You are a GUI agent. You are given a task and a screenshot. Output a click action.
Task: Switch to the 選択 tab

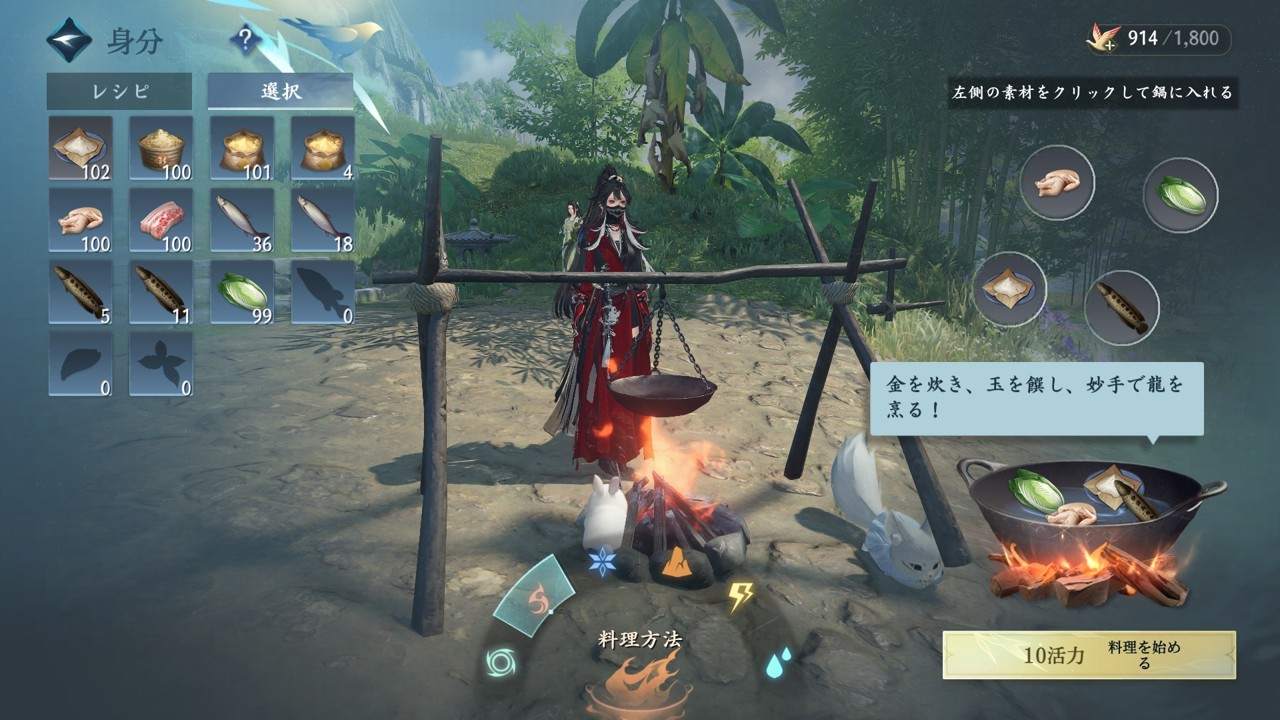(281, 92)
